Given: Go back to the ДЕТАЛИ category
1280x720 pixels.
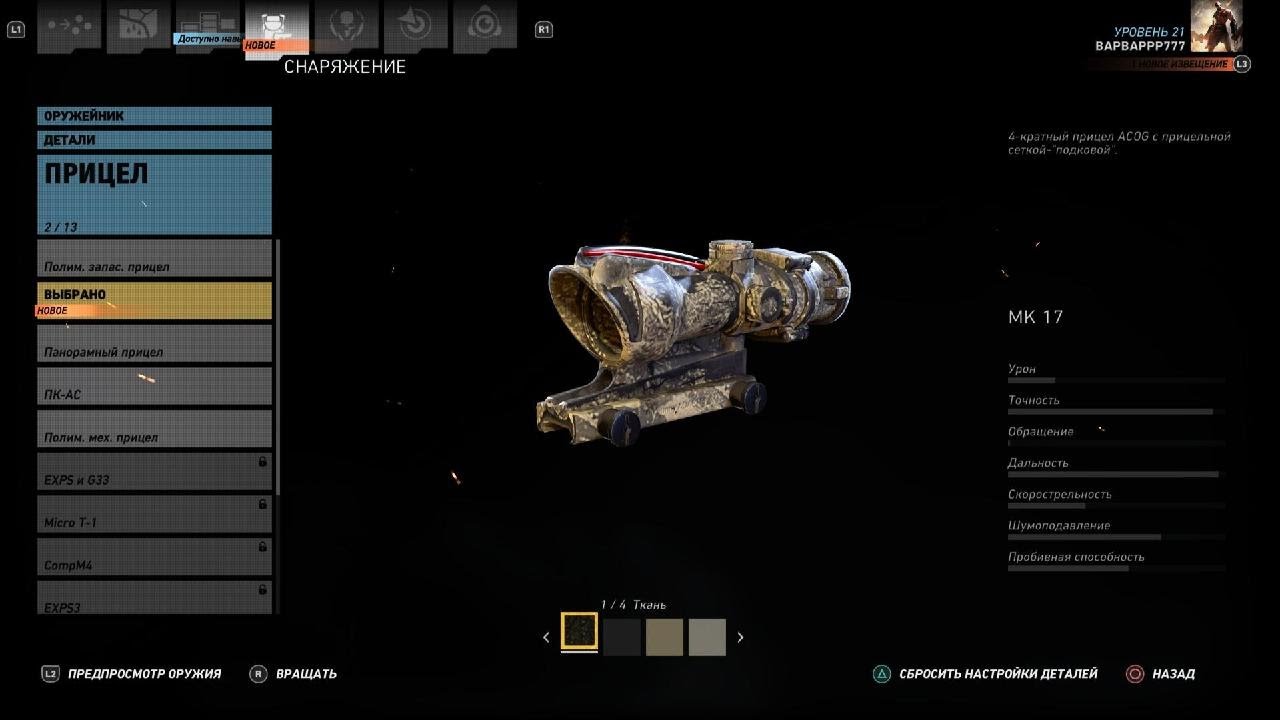Looking at the screenshot, I should click(x=154, y=140).
